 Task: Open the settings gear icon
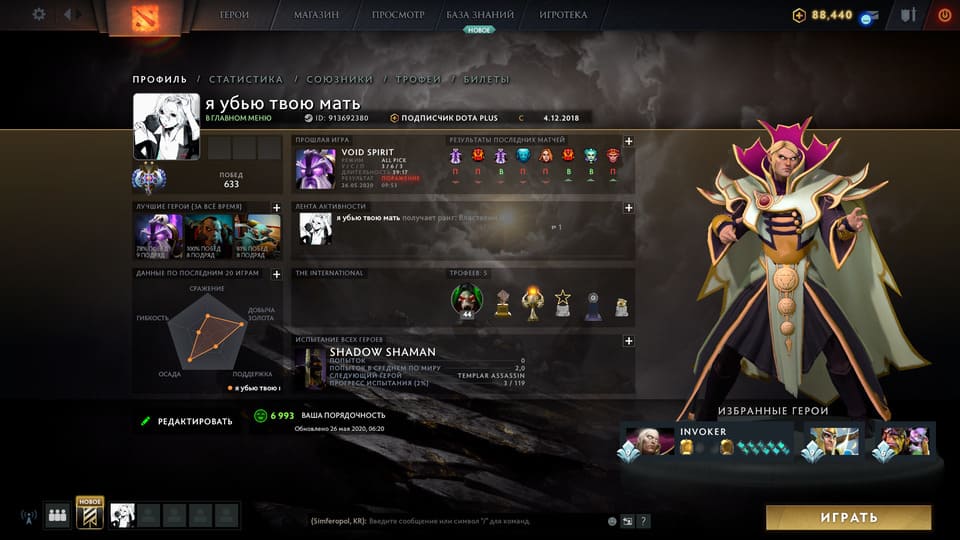click(x=39, y=15)
